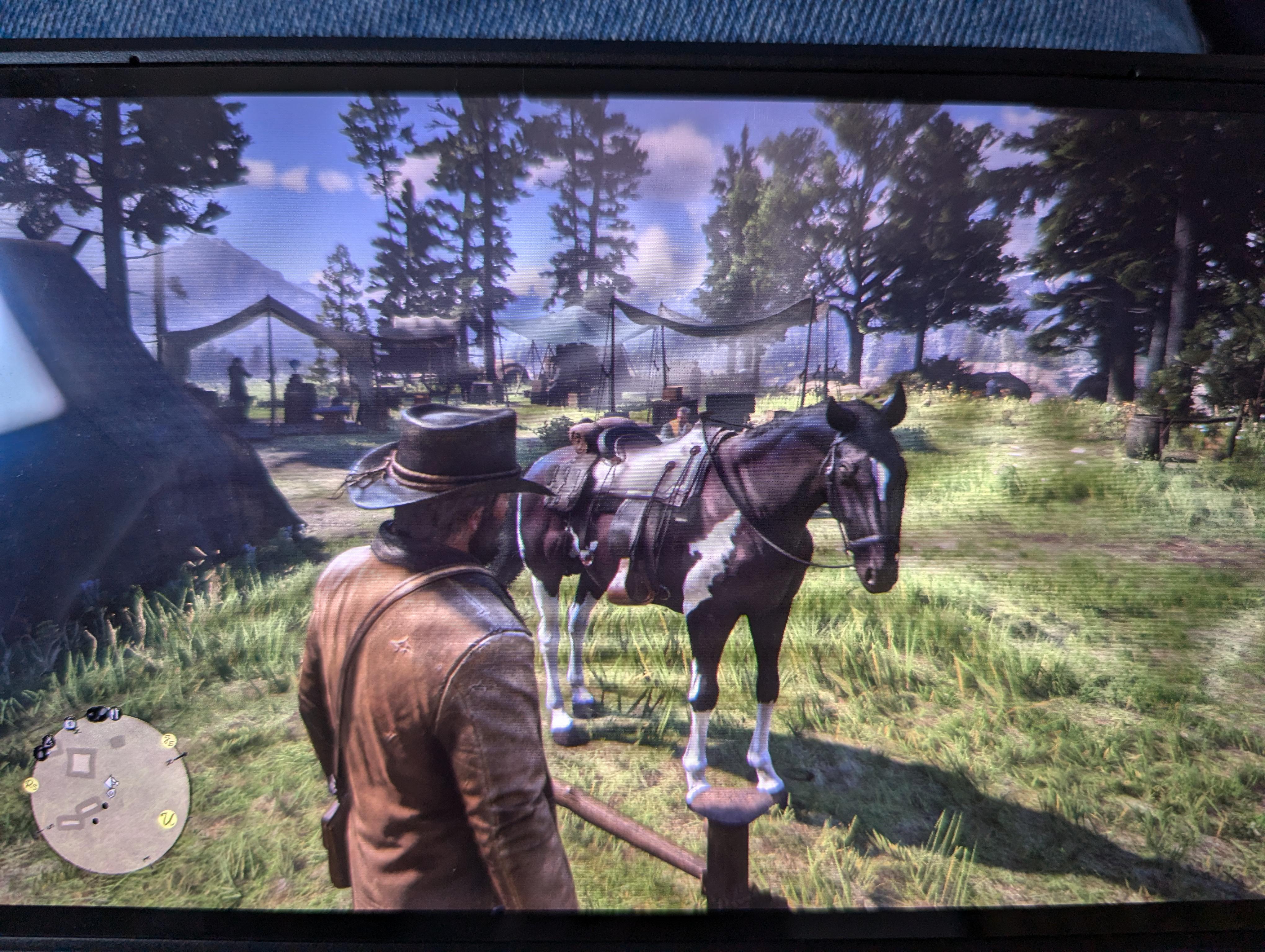Click the yellow mission icon near minimap's upper right
The height and width of the screenshot is (952, 1265).
pos(168,740)
